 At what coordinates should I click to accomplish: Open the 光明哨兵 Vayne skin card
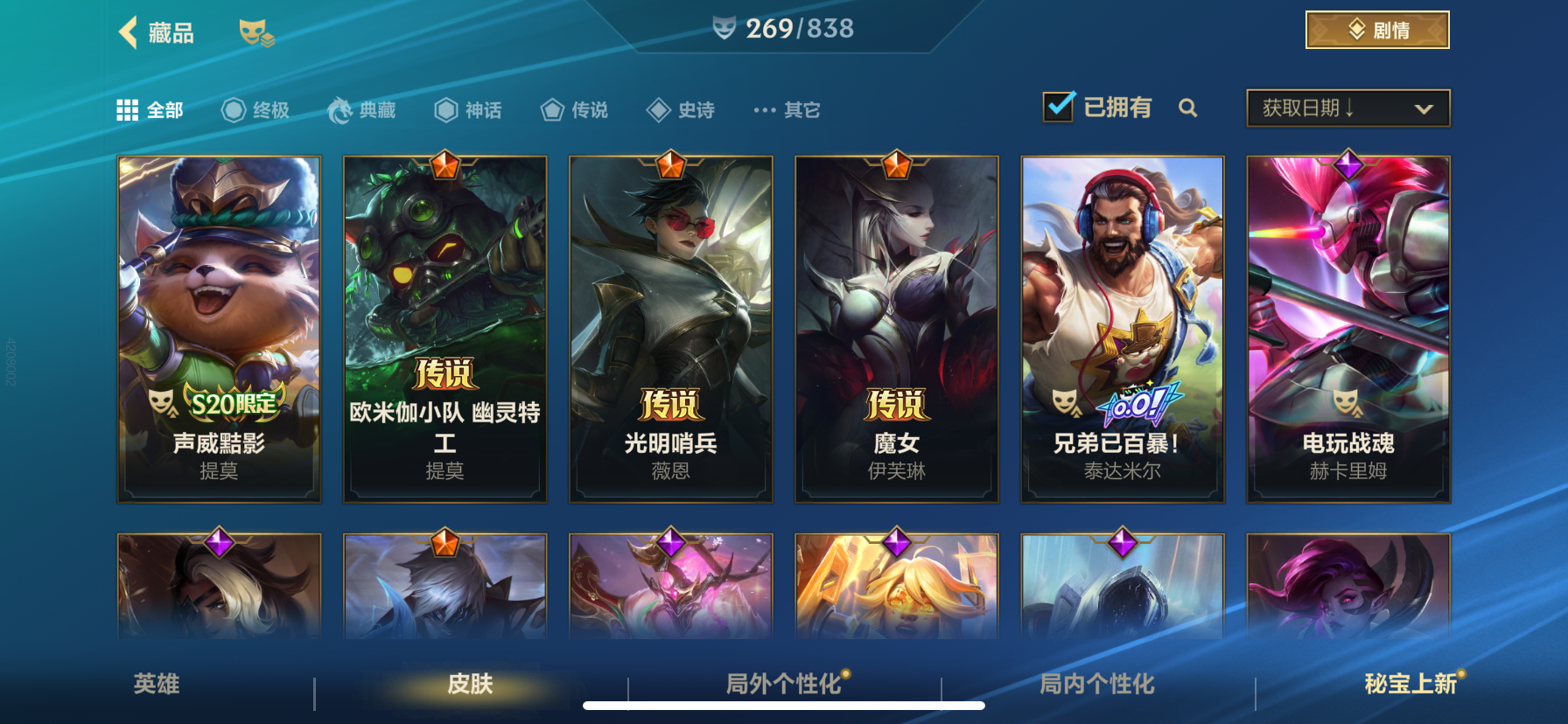click(670, 328)
